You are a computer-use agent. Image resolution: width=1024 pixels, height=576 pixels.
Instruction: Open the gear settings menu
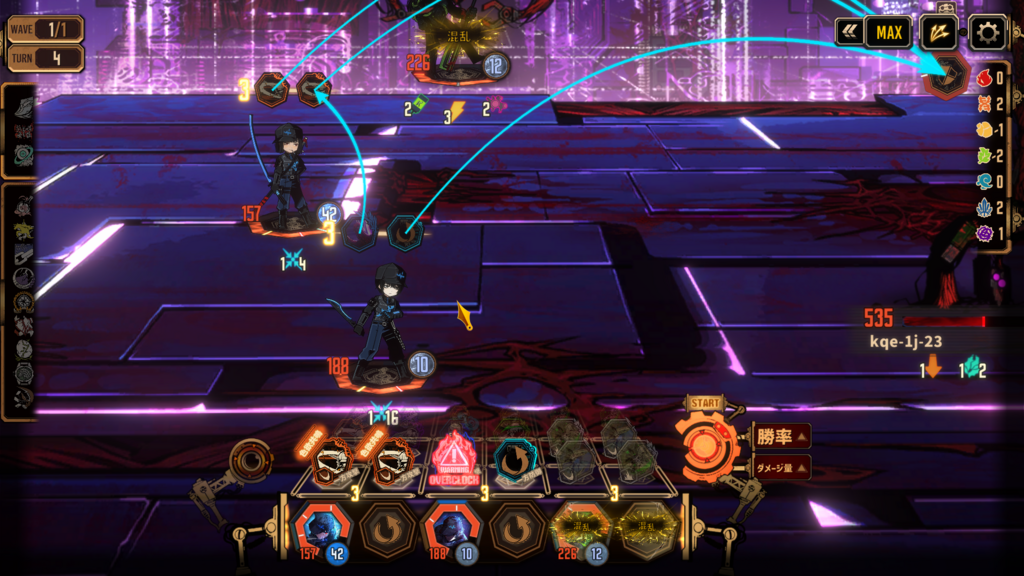click(987, 33)
